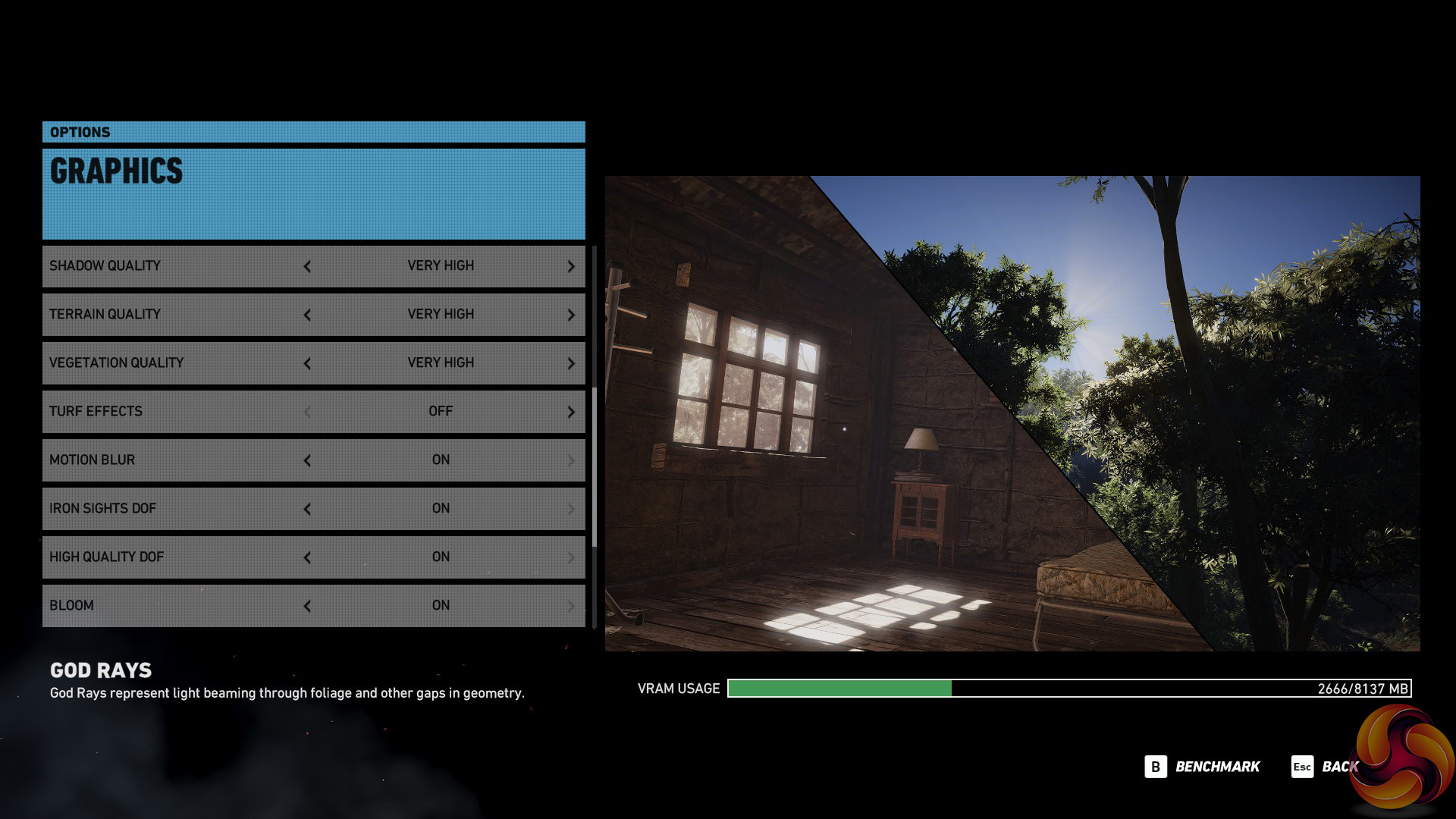The height and width of the screenshot is (819, 1456).
Task: Click left arrow for Terrain Quality
Action: pyautogui.click(x=307, y=315)
